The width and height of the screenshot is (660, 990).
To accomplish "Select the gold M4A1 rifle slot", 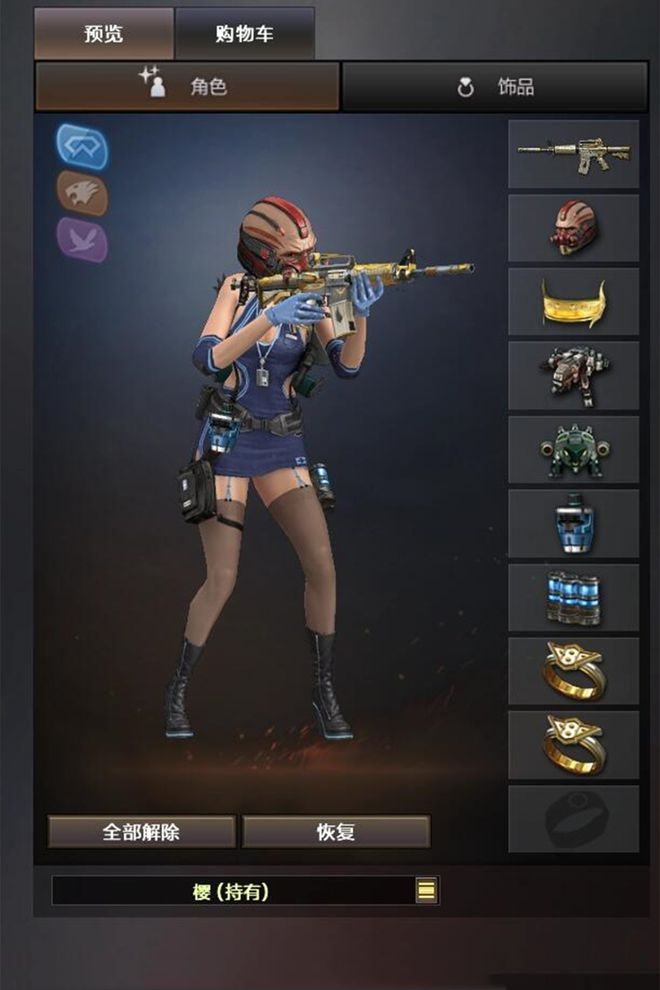I will point(573,154).
